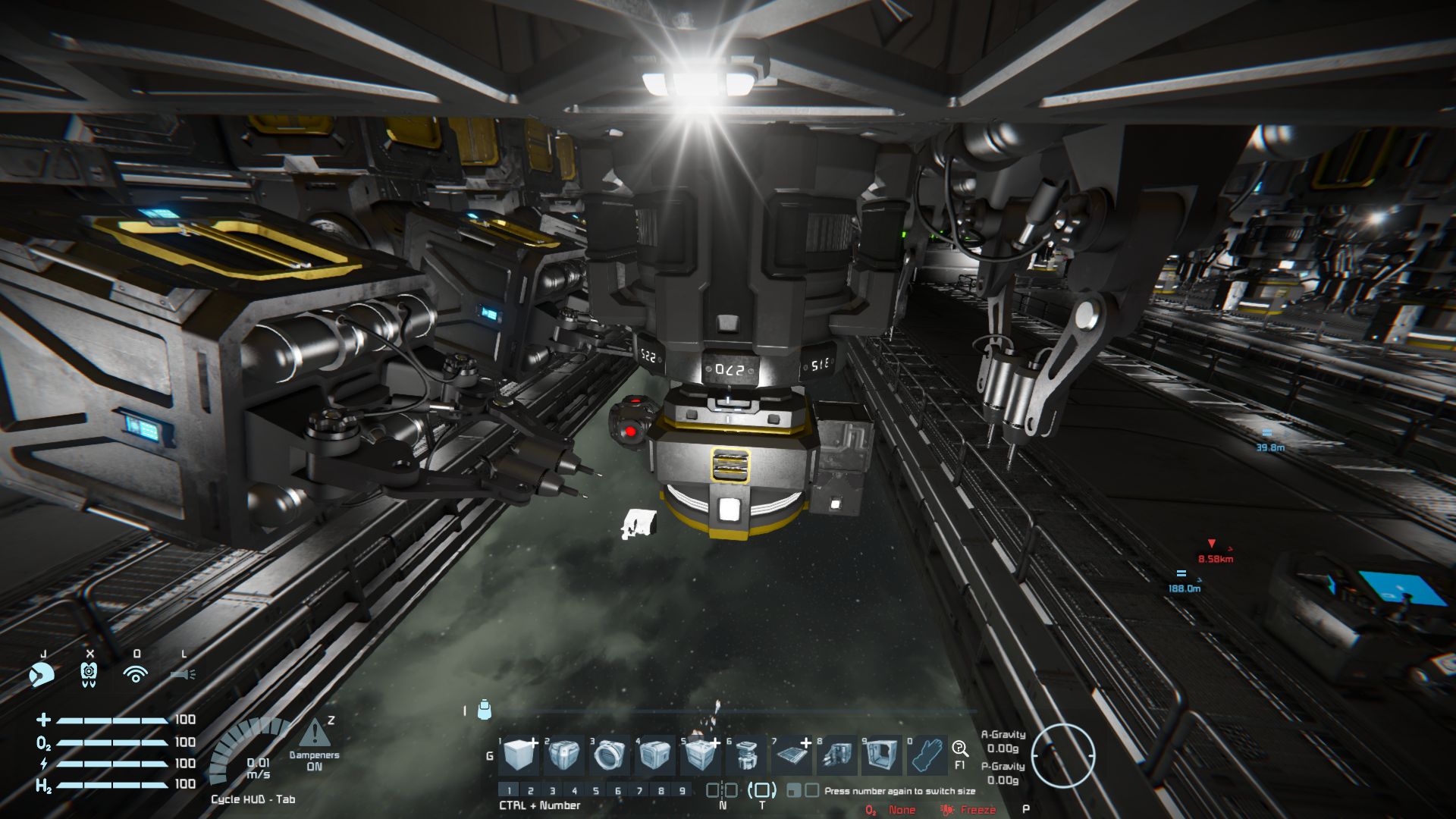Toggle the Dampeners warning icon
The height and width of the screenshot is (819, 1456).
[x=314, y=733]
